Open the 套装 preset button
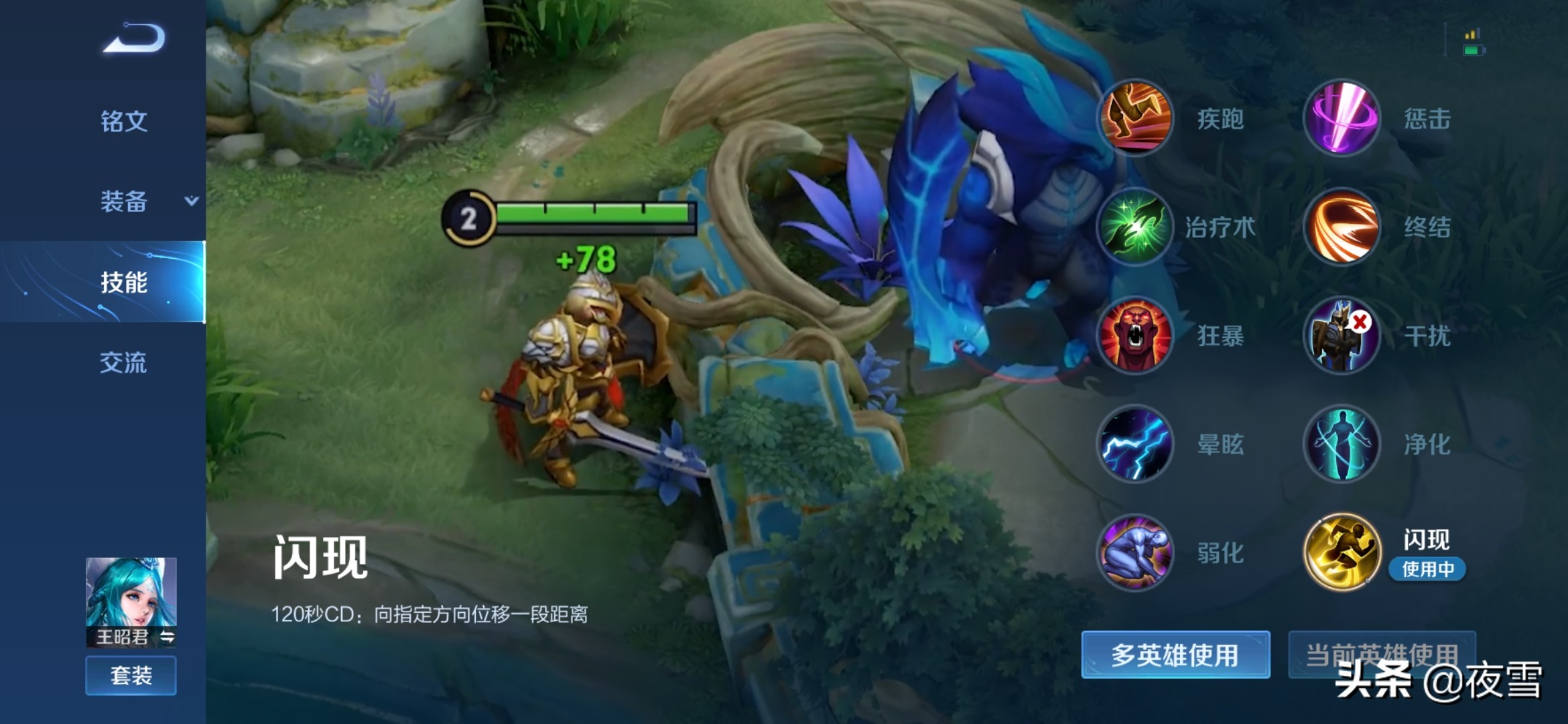1568x724 pixels. [131, 675]
